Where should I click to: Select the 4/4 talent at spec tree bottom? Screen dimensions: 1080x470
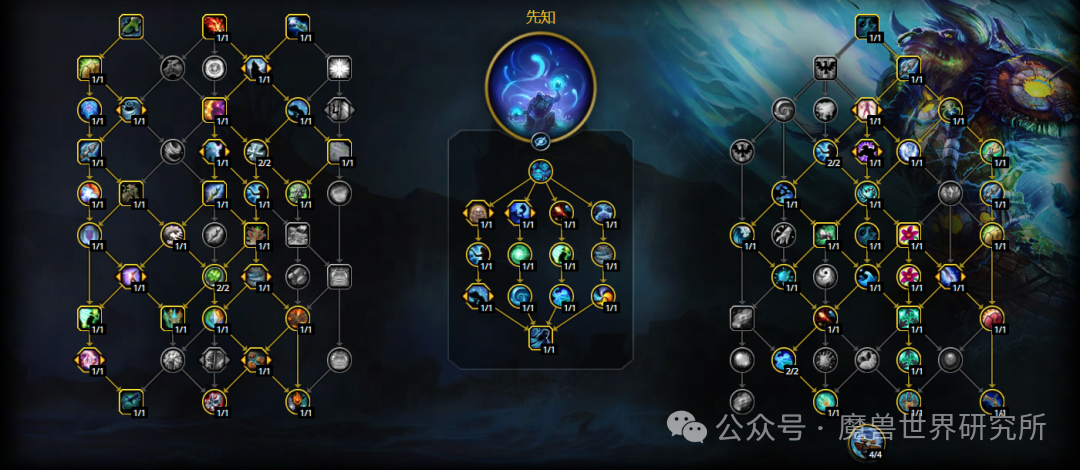point(867,441)
